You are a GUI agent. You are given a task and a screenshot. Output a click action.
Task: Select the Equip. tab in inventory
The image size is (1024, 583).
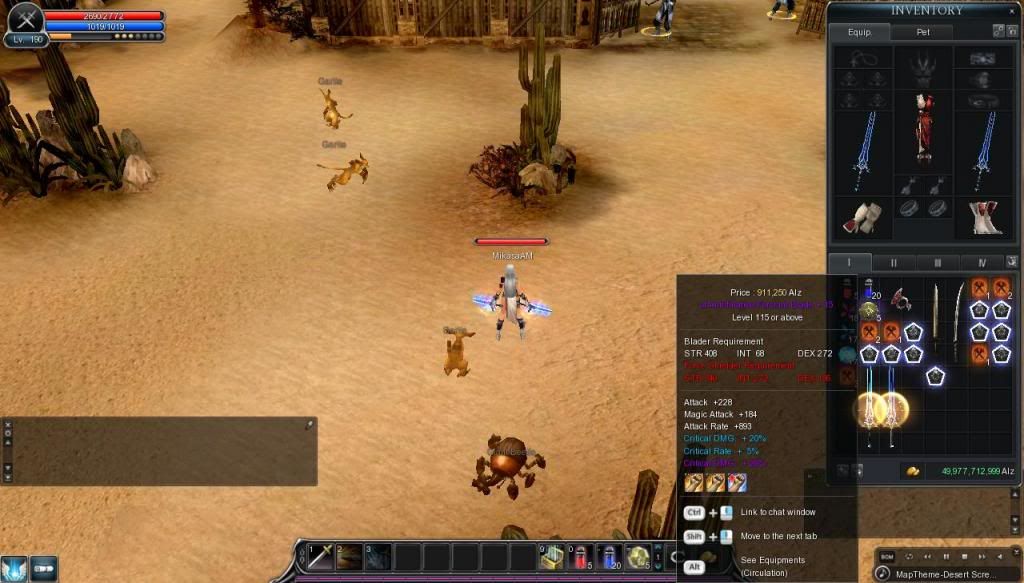click(x=861, y=32)
